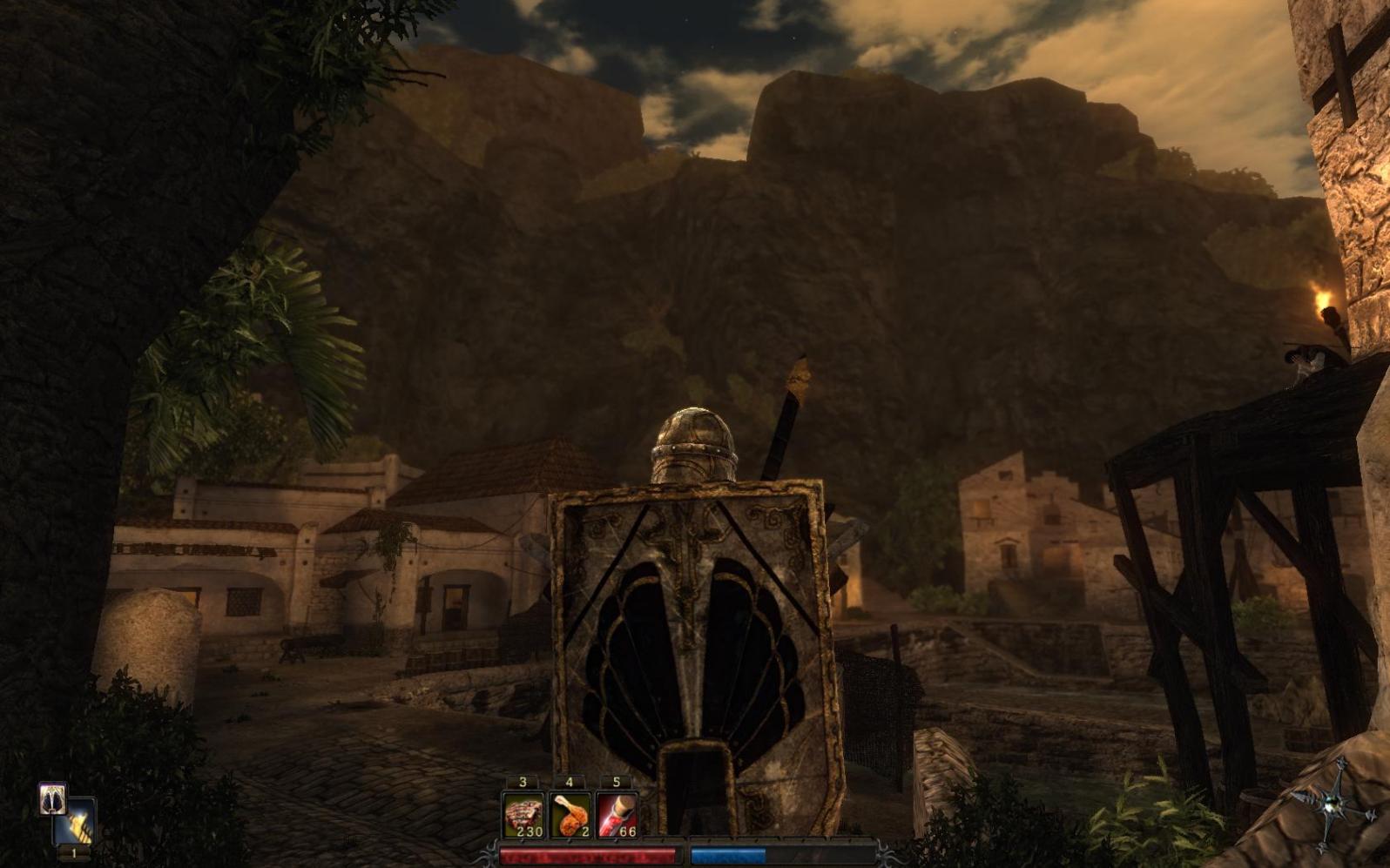Select the raw meat hotbar slot
Screen dimensions: 1390x868
pyautogui.click(x=523, y=816)
